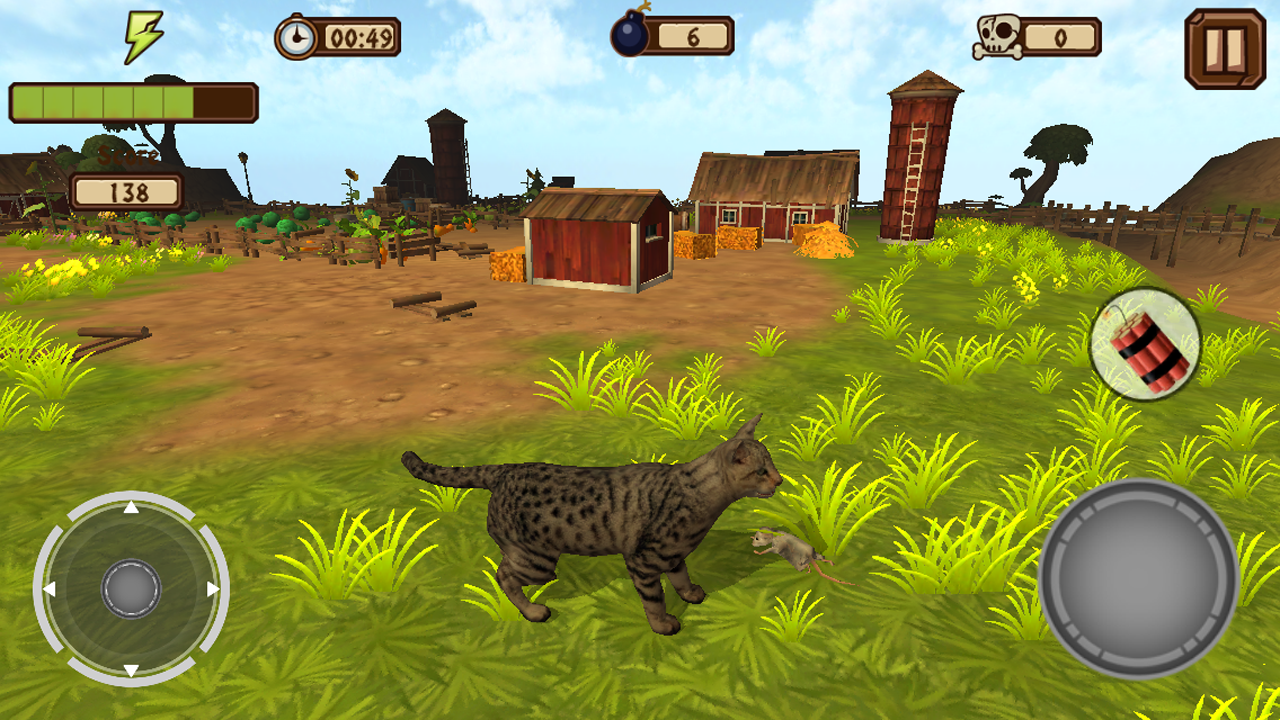Tap the right arrow on the joystick ring
The width and height of the screenshot is (1280, 720).
click(x=214, y=591)
